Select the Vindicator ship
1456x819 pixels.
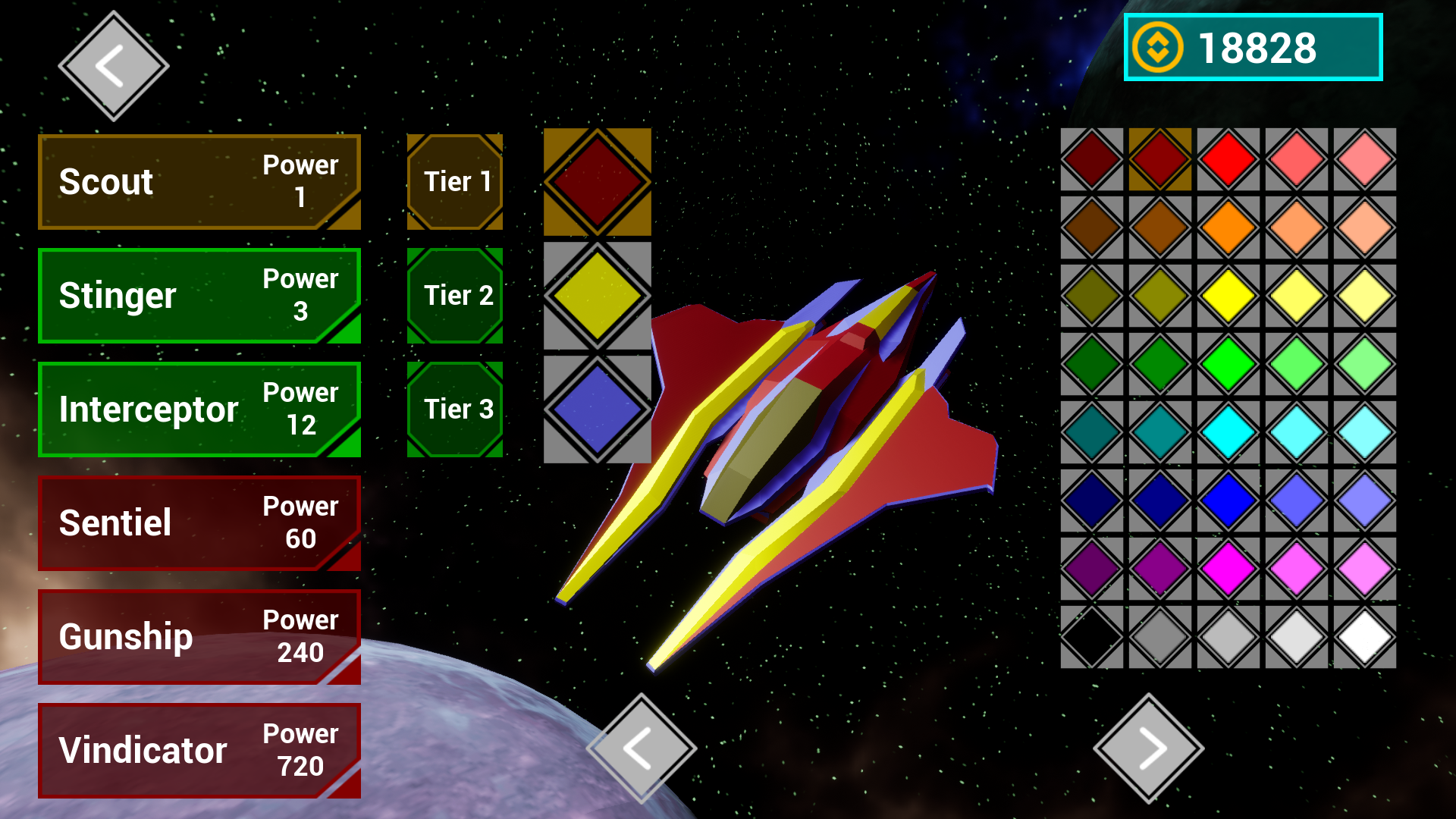(x=199, y=751)
